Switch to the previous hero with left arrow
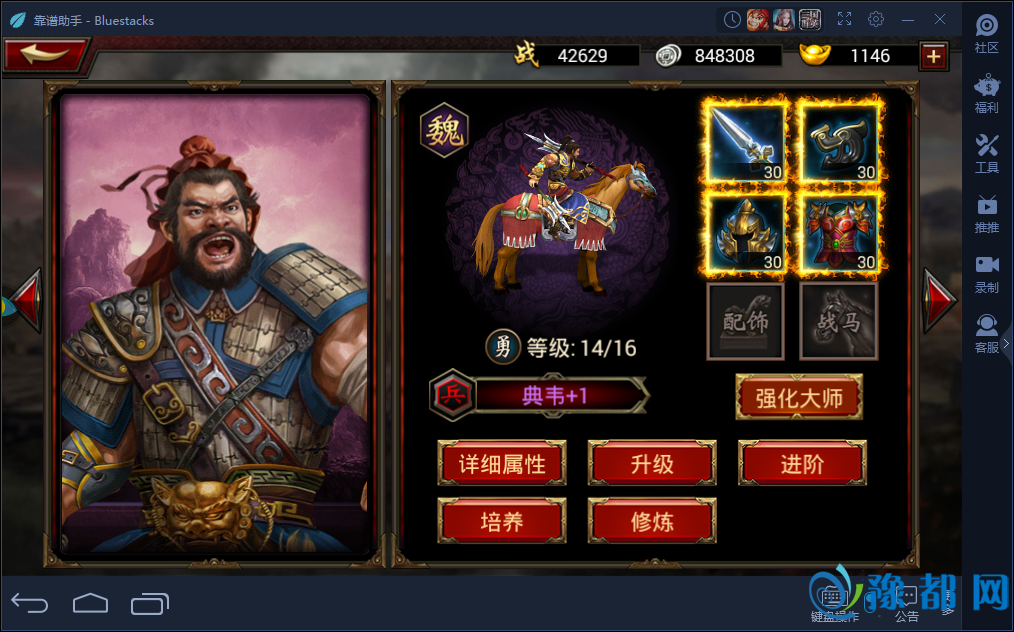1014x632 pixels. pyautogui.click(x=25, y=299)
